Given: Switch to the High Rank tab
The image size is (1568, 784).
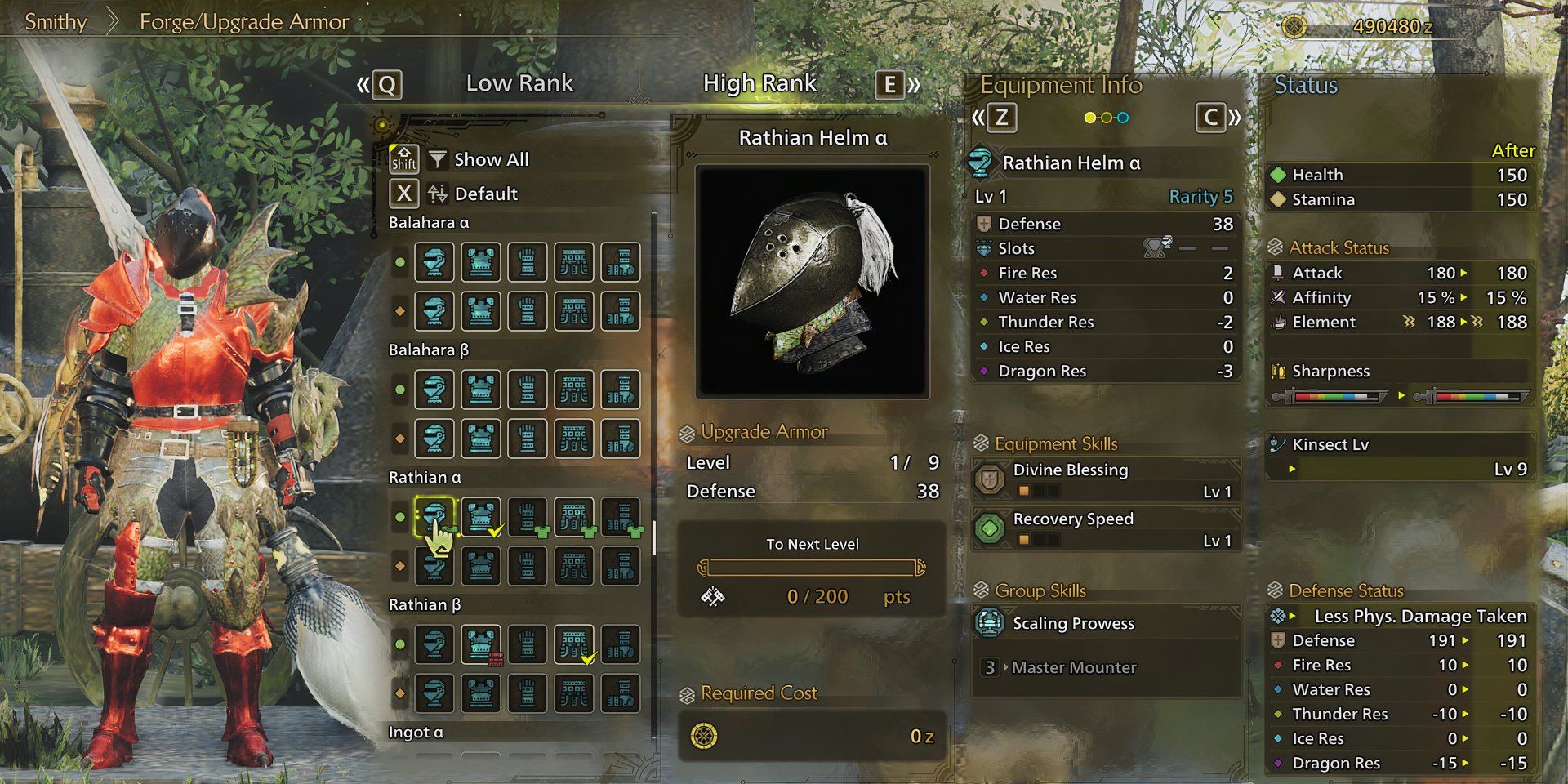Looking at the screenshot, I should coord(760,82).
